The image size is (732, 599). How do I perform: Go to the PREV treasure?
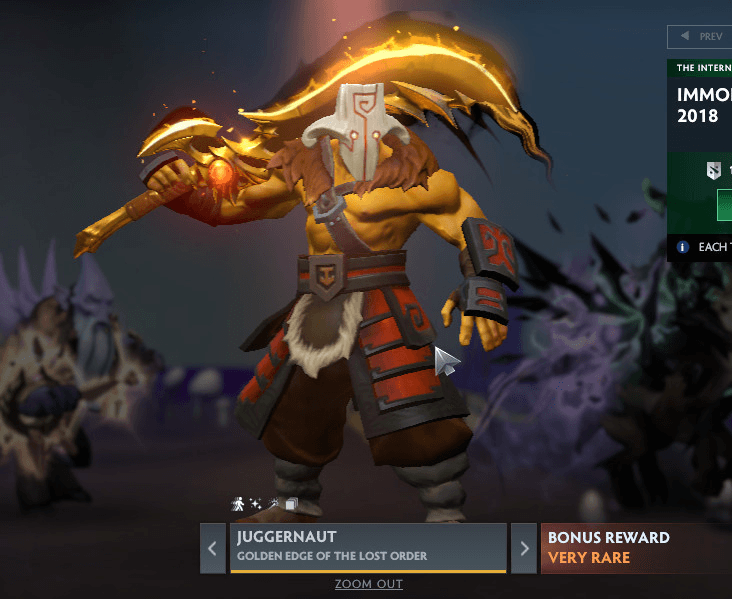(x=700, y=36)
